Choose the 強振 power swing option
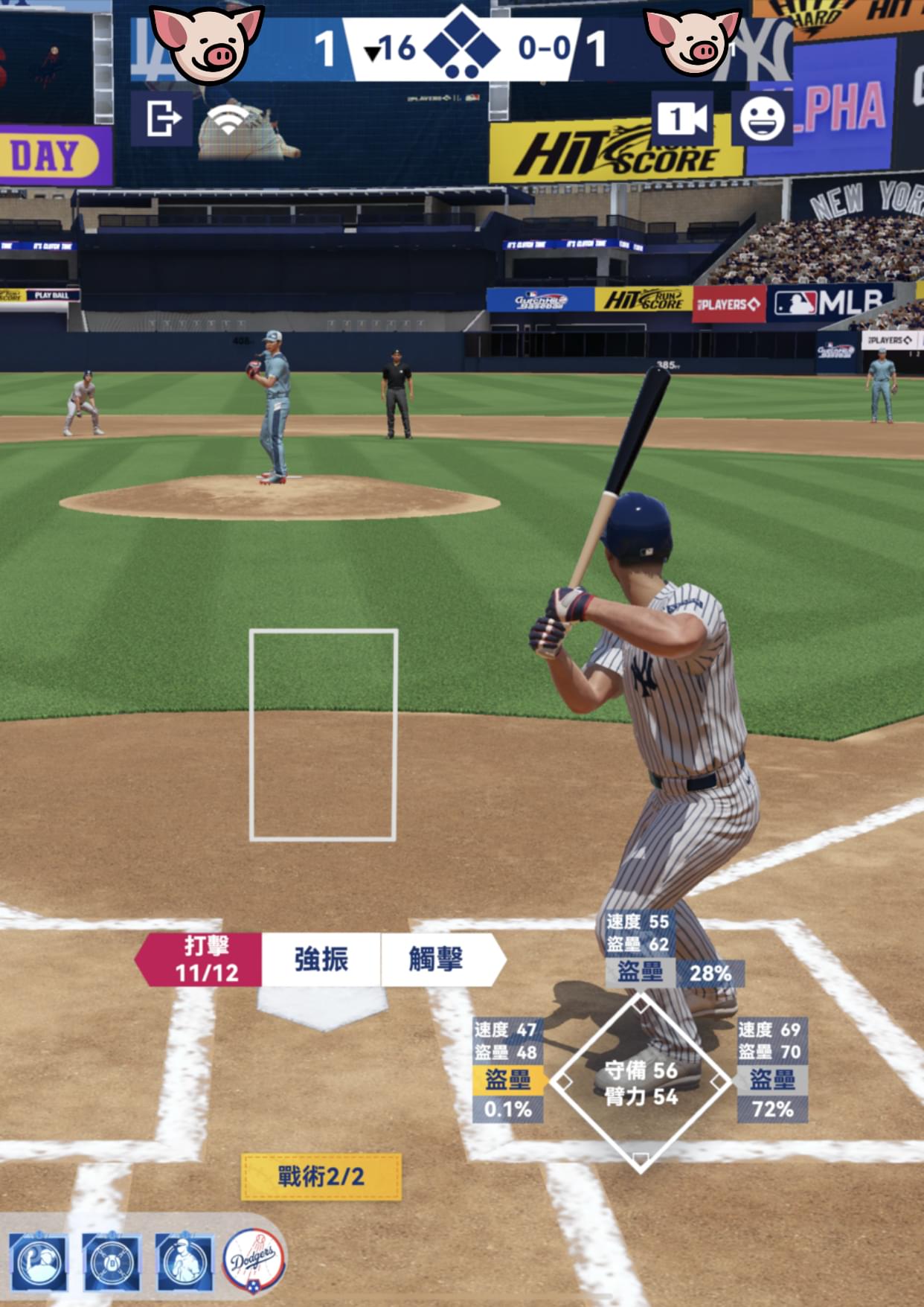The width and height of the screenshot is (924, 1307). [321, 959]
